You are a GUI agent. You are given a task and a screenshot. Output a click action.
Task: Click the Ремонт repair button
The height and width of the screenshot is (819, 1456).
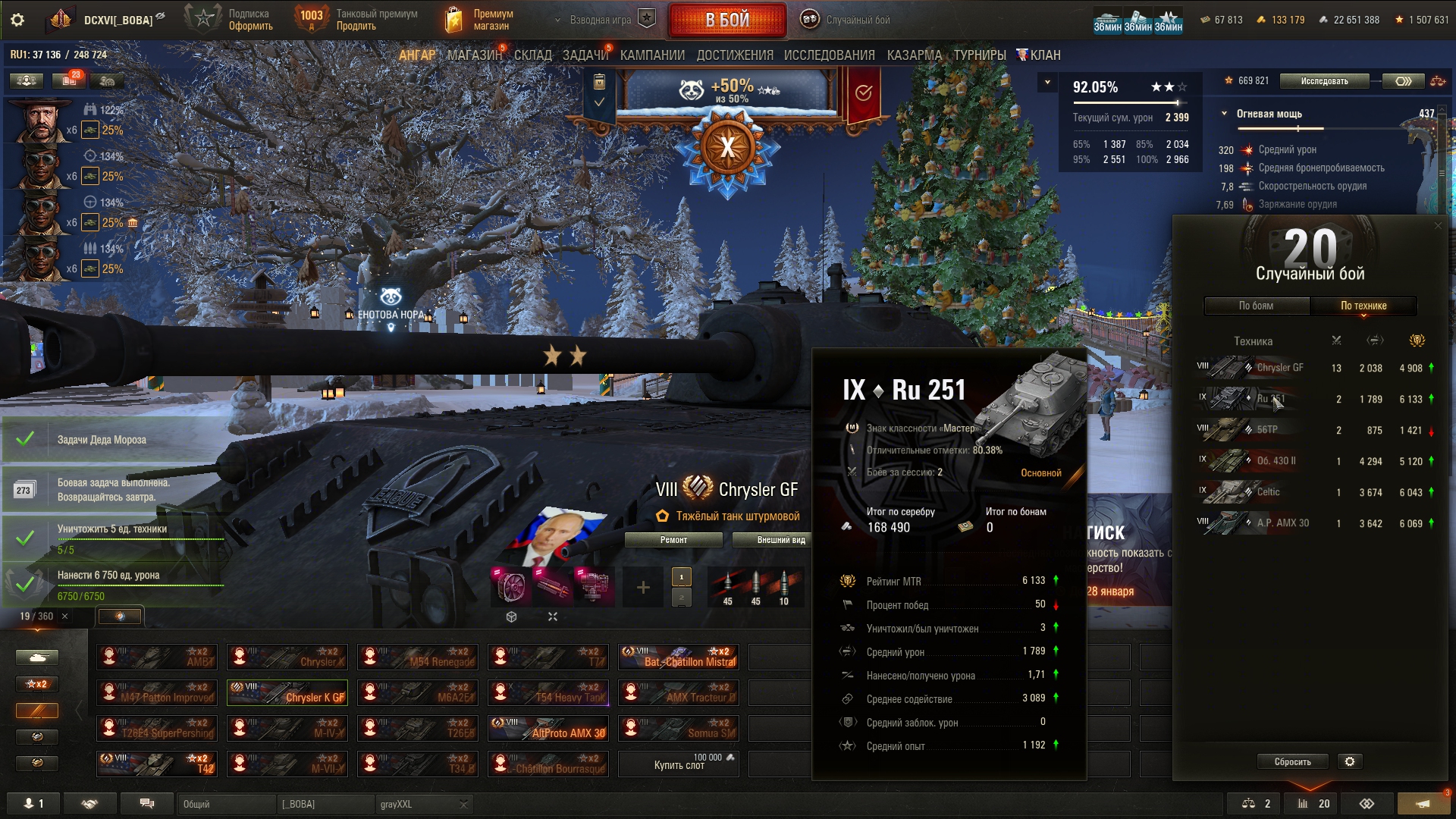tap(673, 540)
